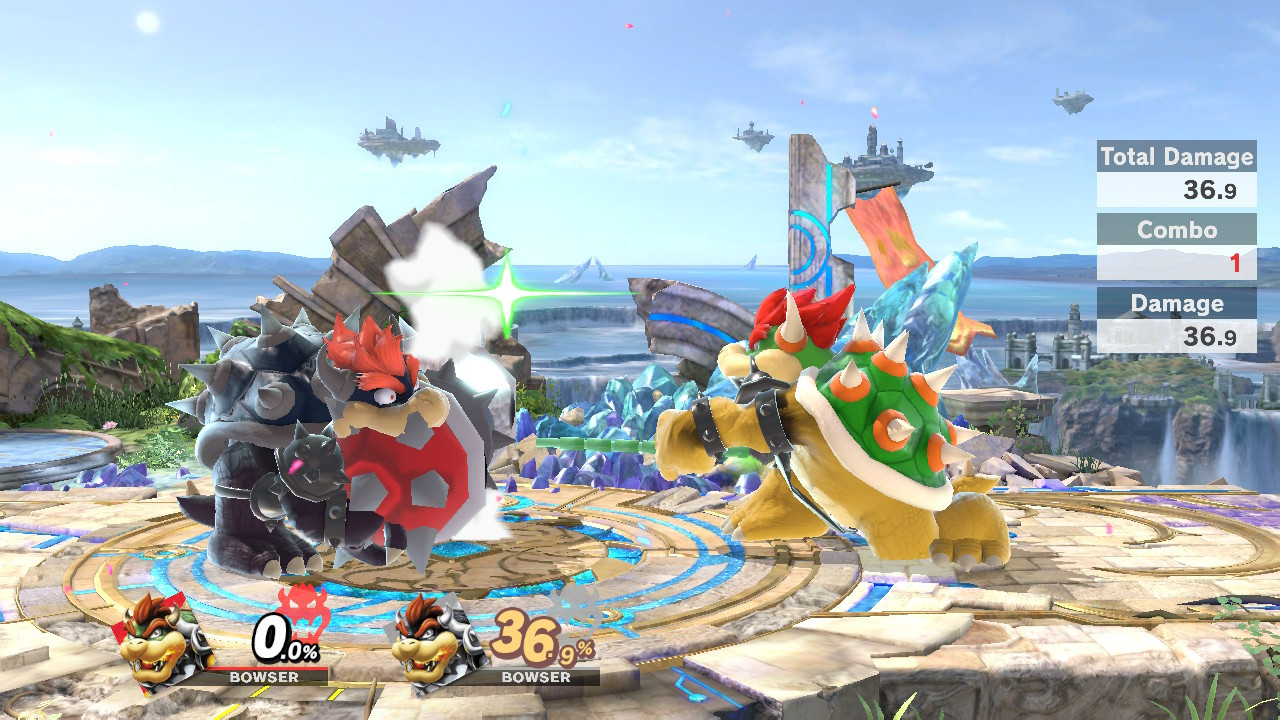This screenshot has width=1280, height=720.
Task: Toggle the Total Damage display panel
Action: (1175, 172)
